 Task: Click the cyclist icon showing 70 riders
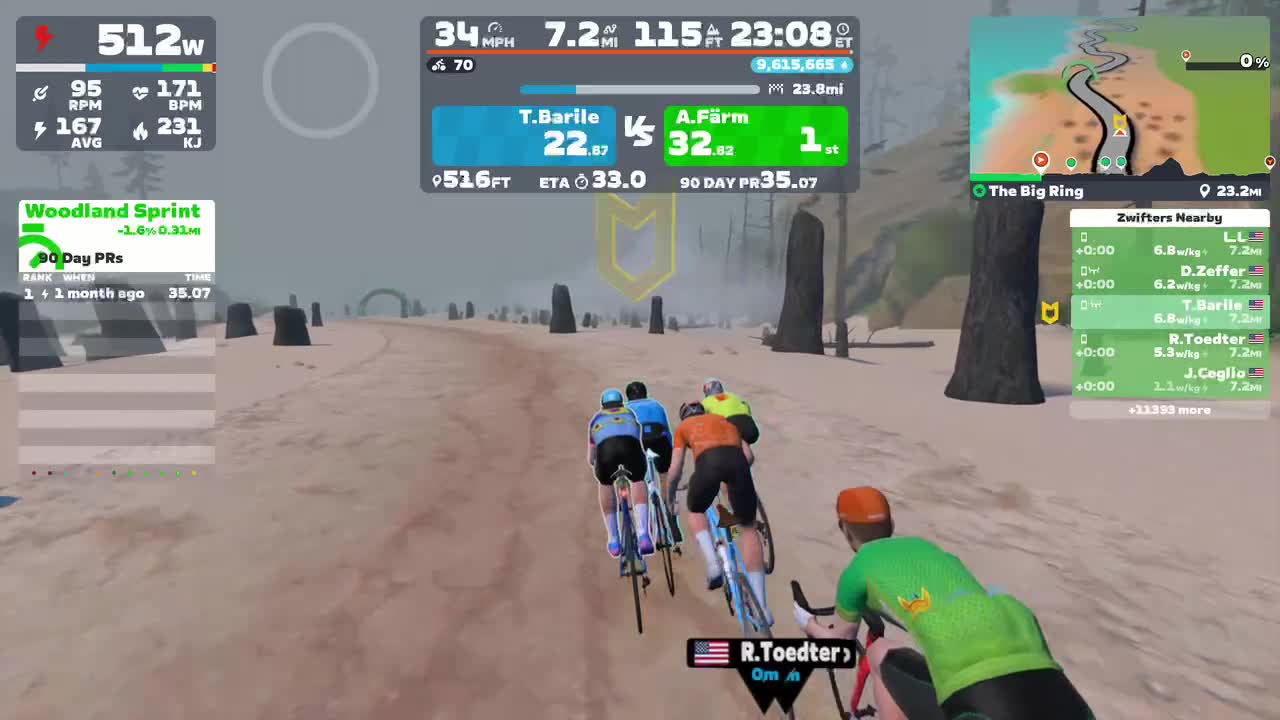437,65
